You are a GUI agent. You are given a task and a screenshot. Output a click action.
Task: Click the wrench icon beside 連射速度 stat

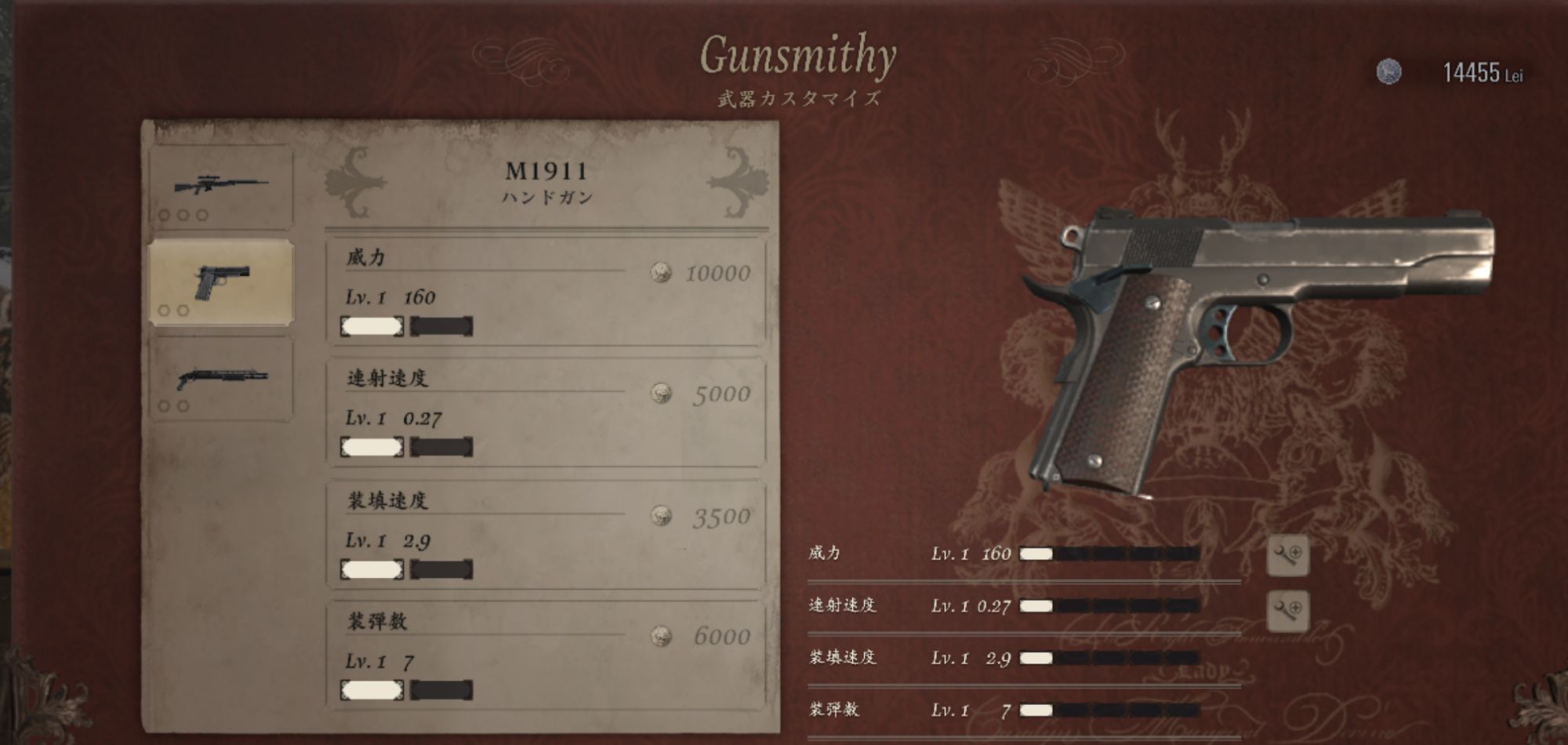click(x=1287, y=609)
